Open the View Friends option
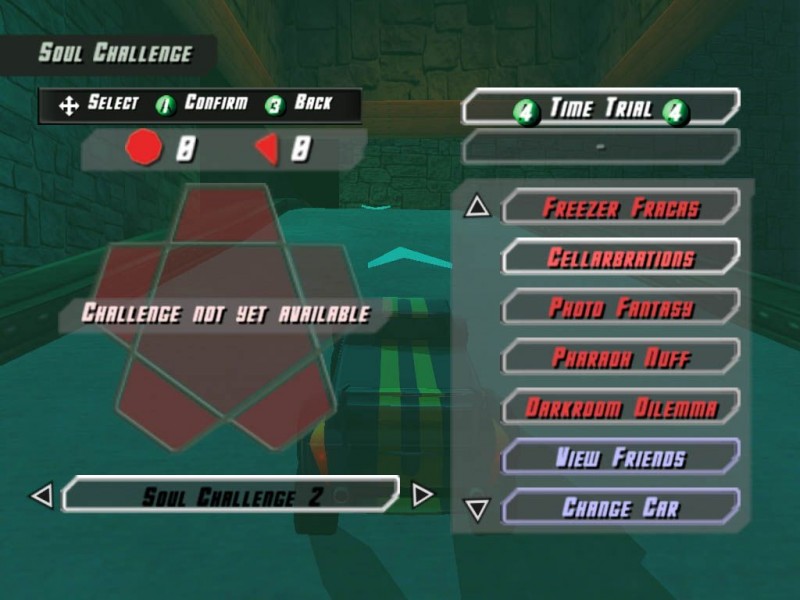The image size is (800, 600). pos(620,457)
